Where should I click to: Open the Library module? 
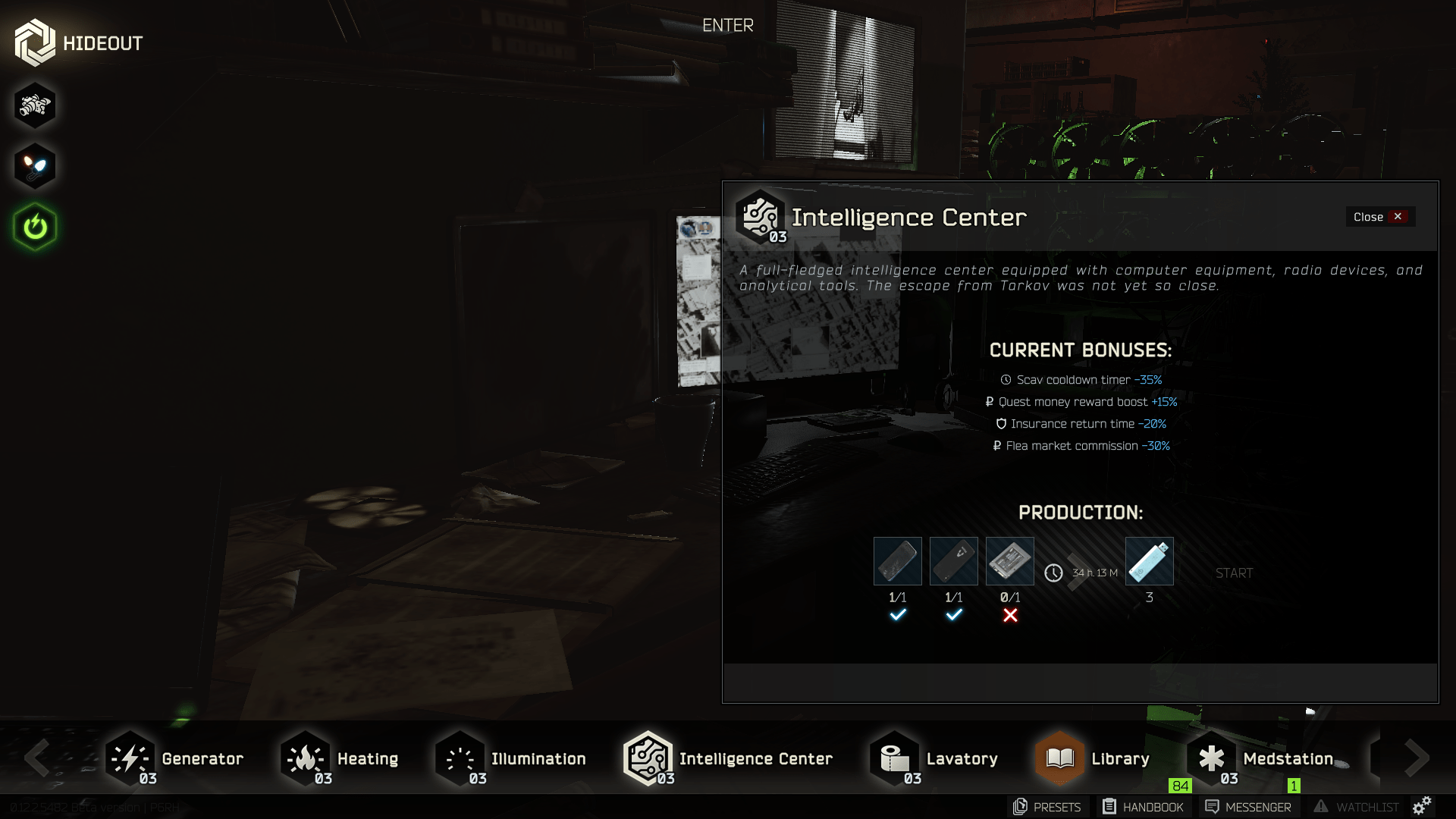[1059, 758]
